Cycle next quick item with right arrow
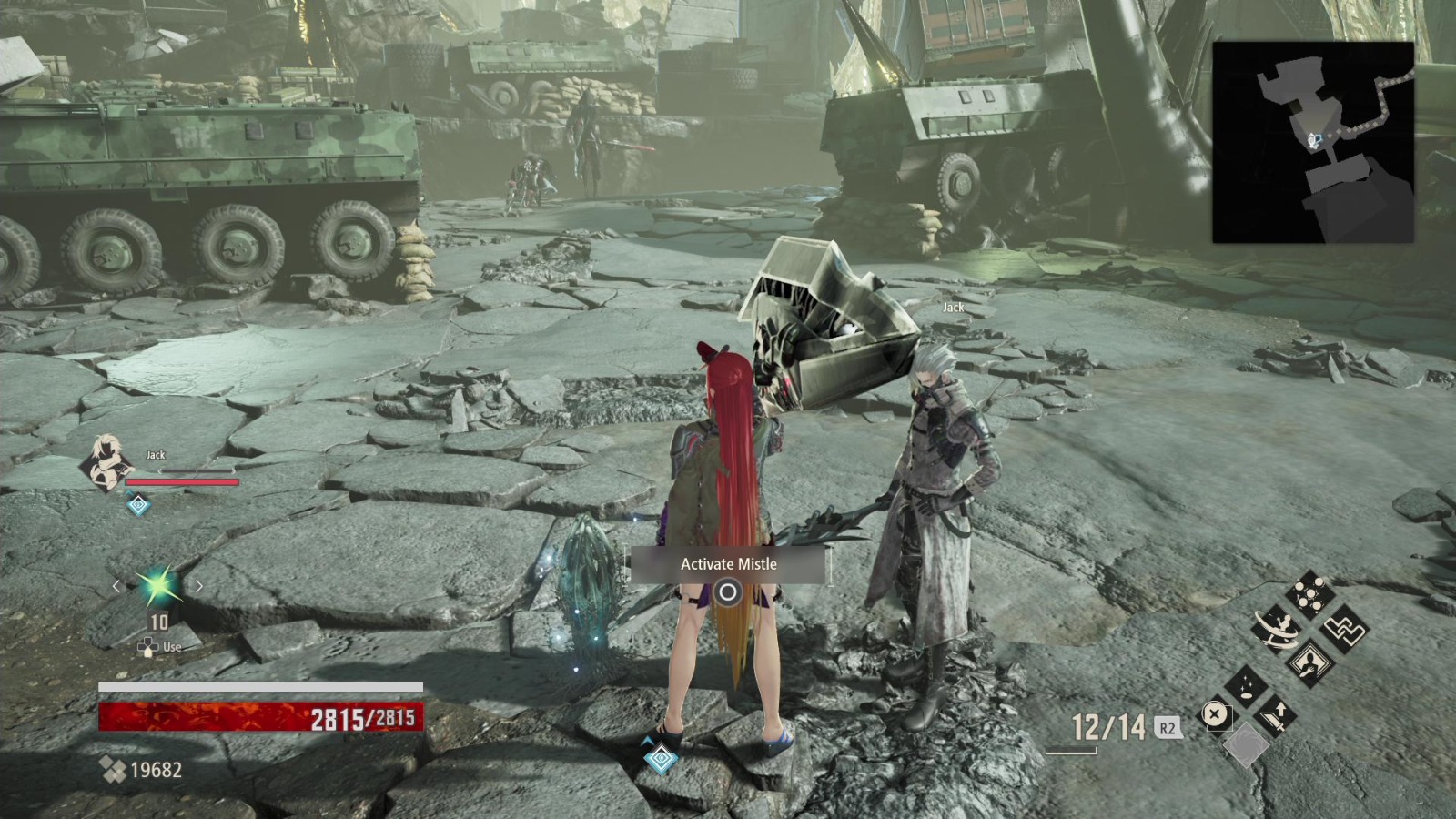 [x=197, y=587]
